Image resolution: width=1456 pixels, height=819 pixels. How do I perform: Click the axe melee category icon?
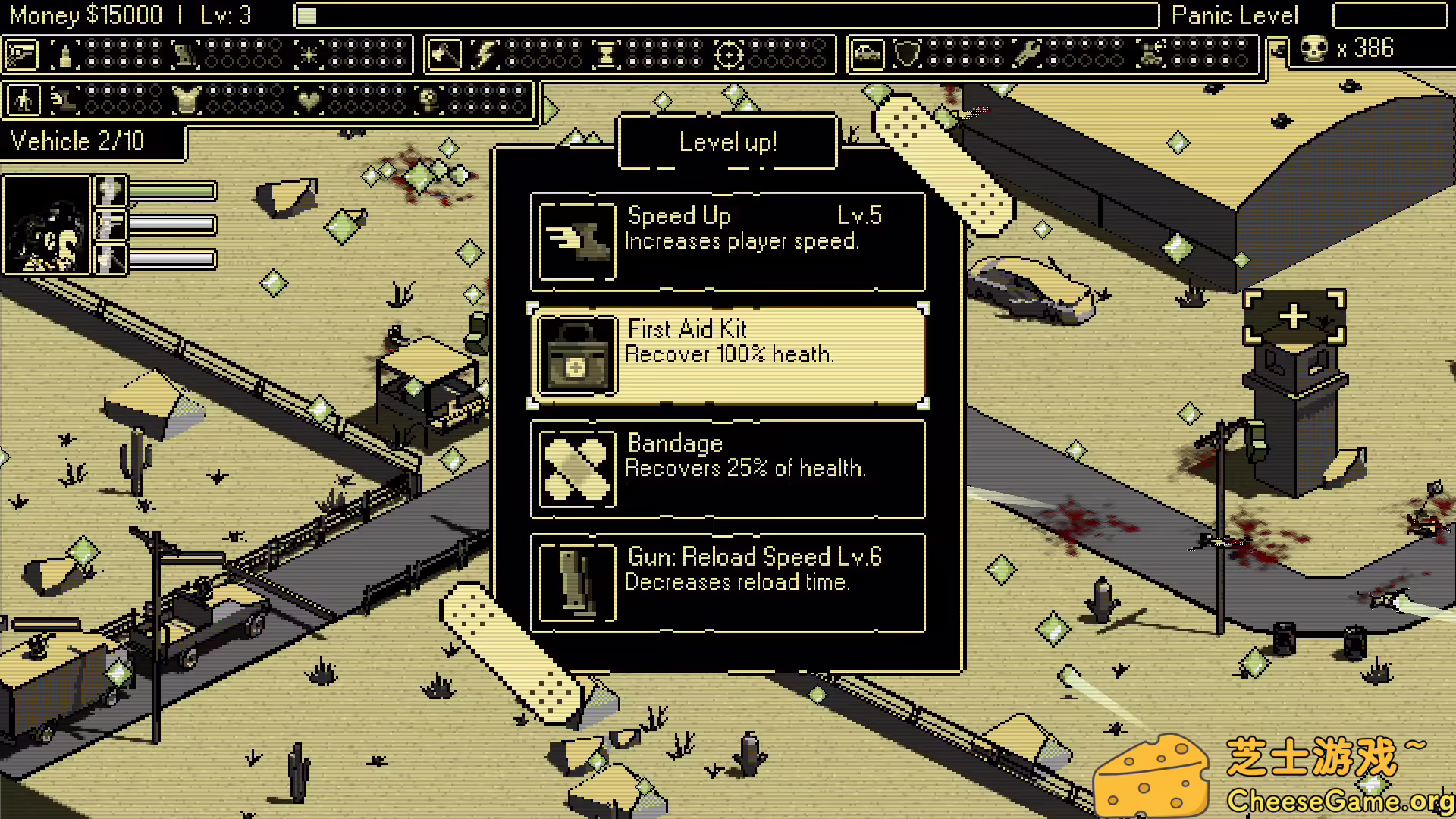[444, 55]
